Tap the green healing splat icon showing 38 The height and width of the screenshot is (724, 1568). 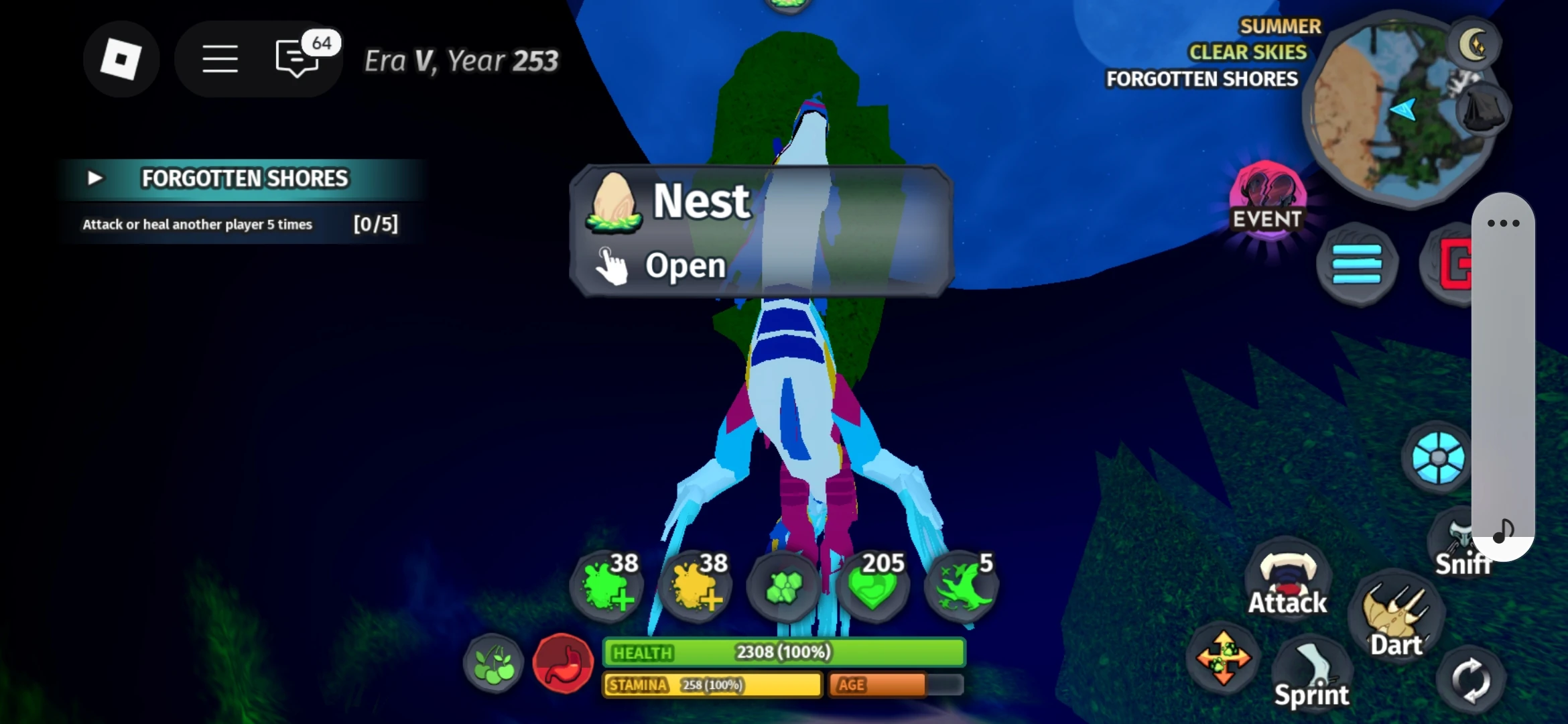(606, 587)
